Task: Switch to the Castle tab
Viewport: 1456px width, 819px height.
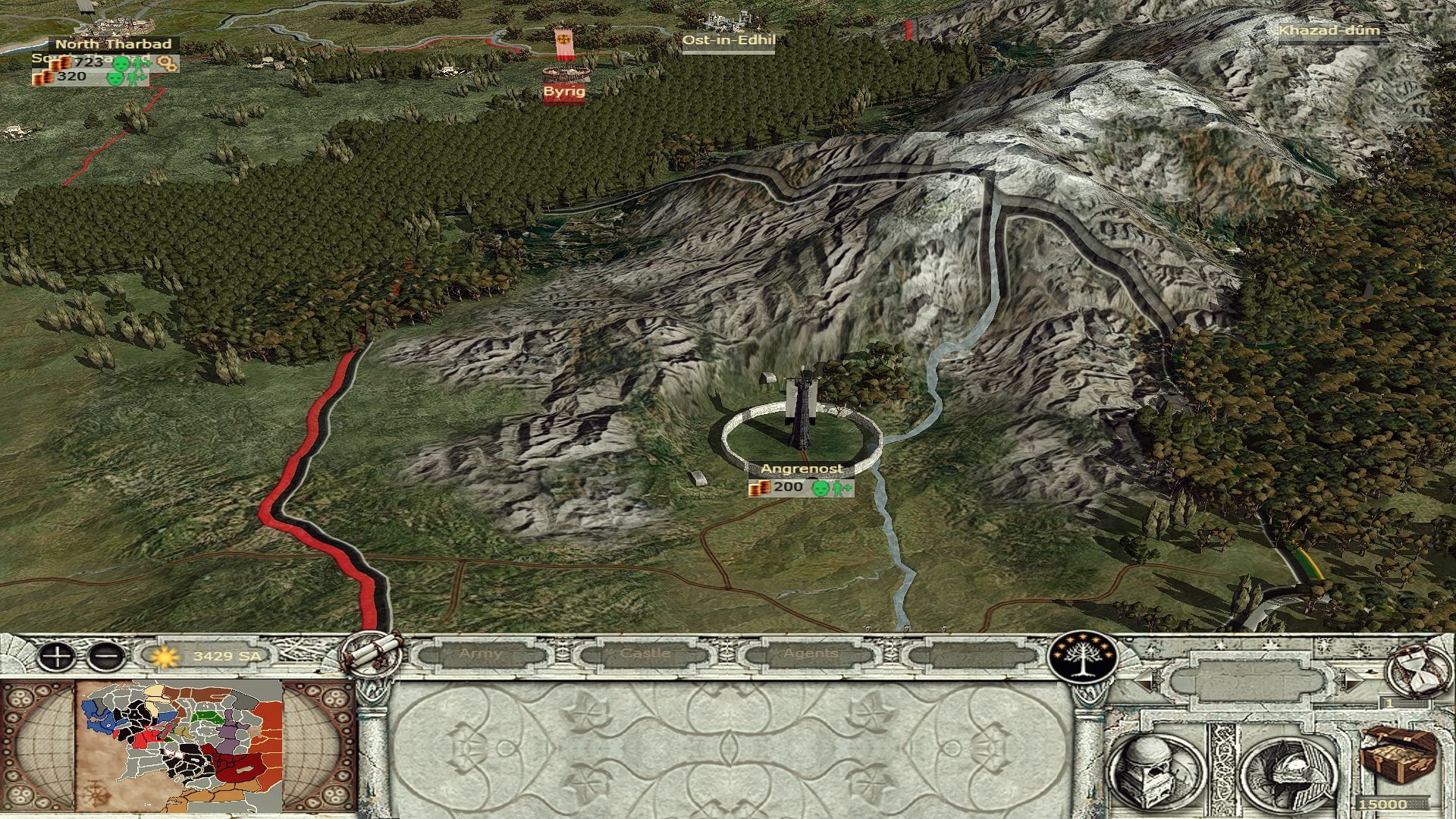Action: coord(645,654)
